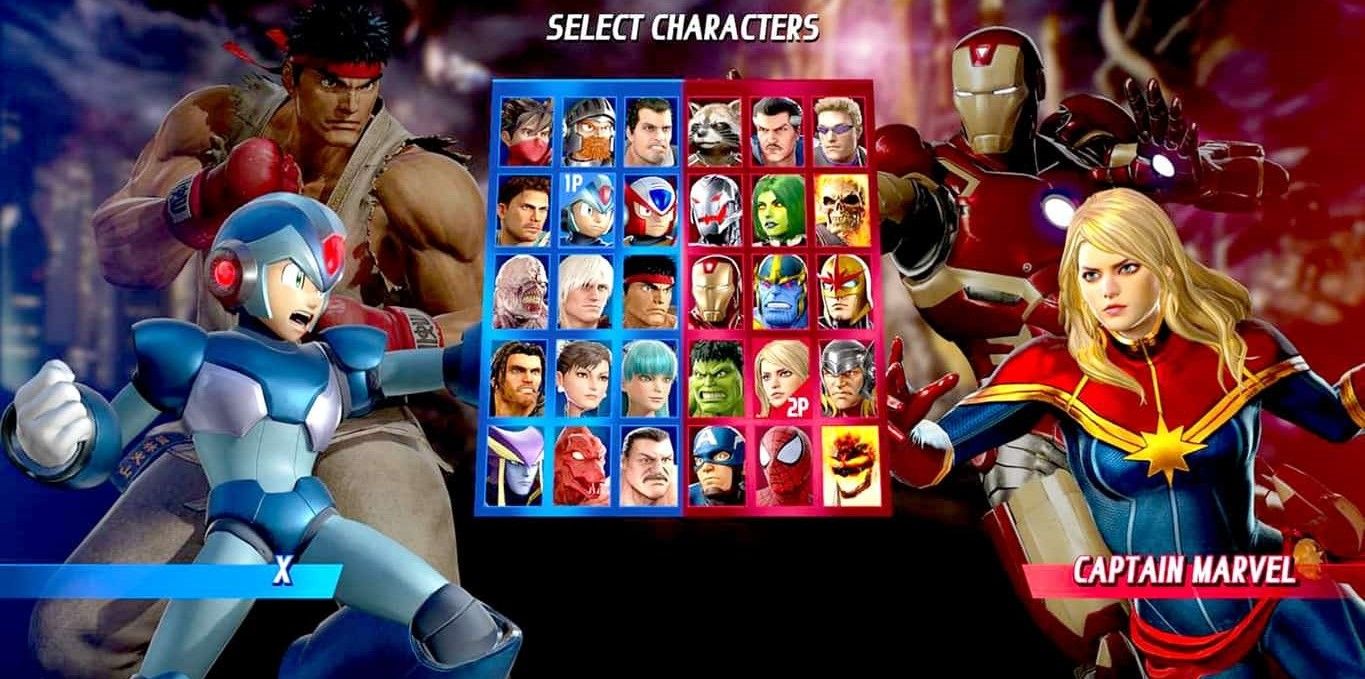The width and height of the screenshot is (1365, 679).
Task: Choose the Ghost Rider flaming skull tile
Action: (x=842, y=211)
